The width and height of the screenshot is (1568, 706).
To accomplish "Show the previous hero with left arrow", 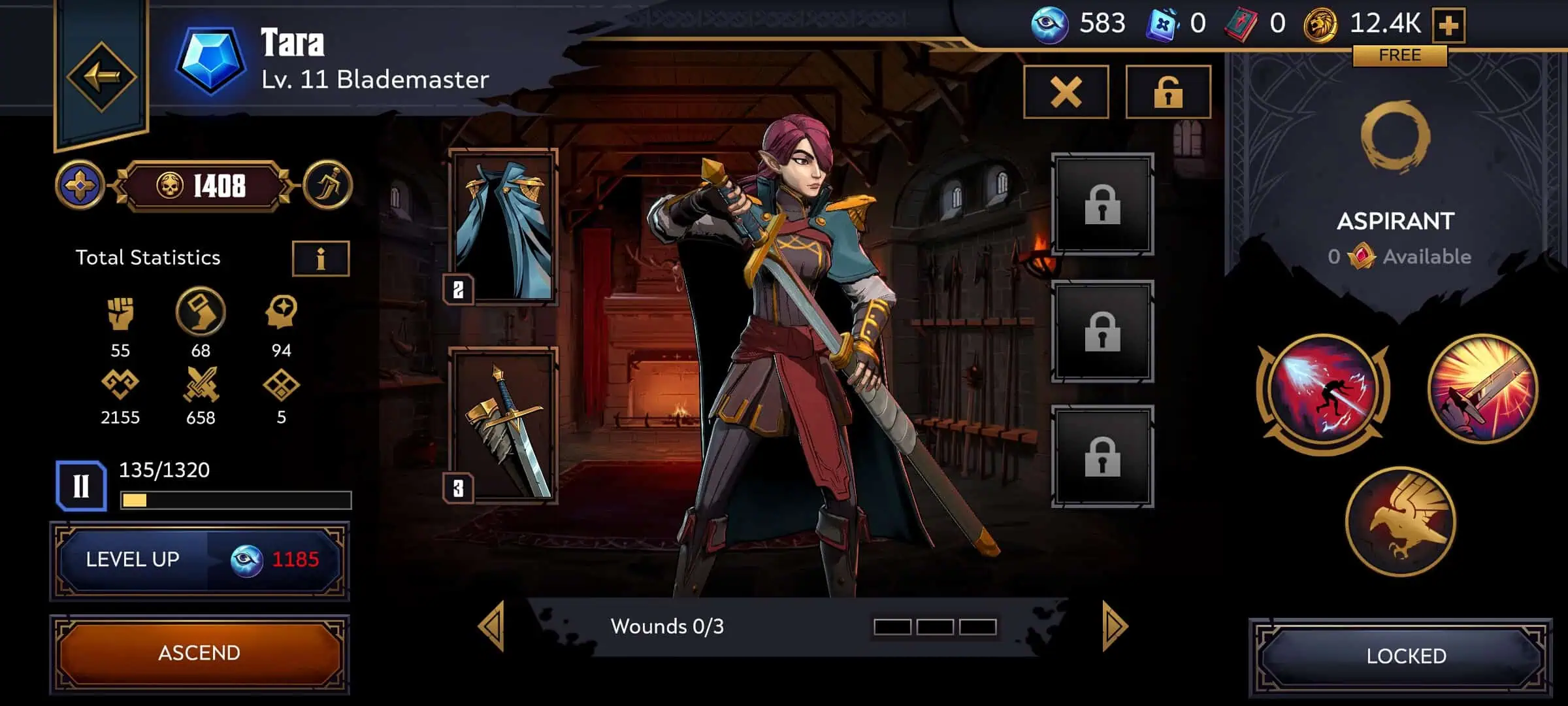I will (492, 626).
